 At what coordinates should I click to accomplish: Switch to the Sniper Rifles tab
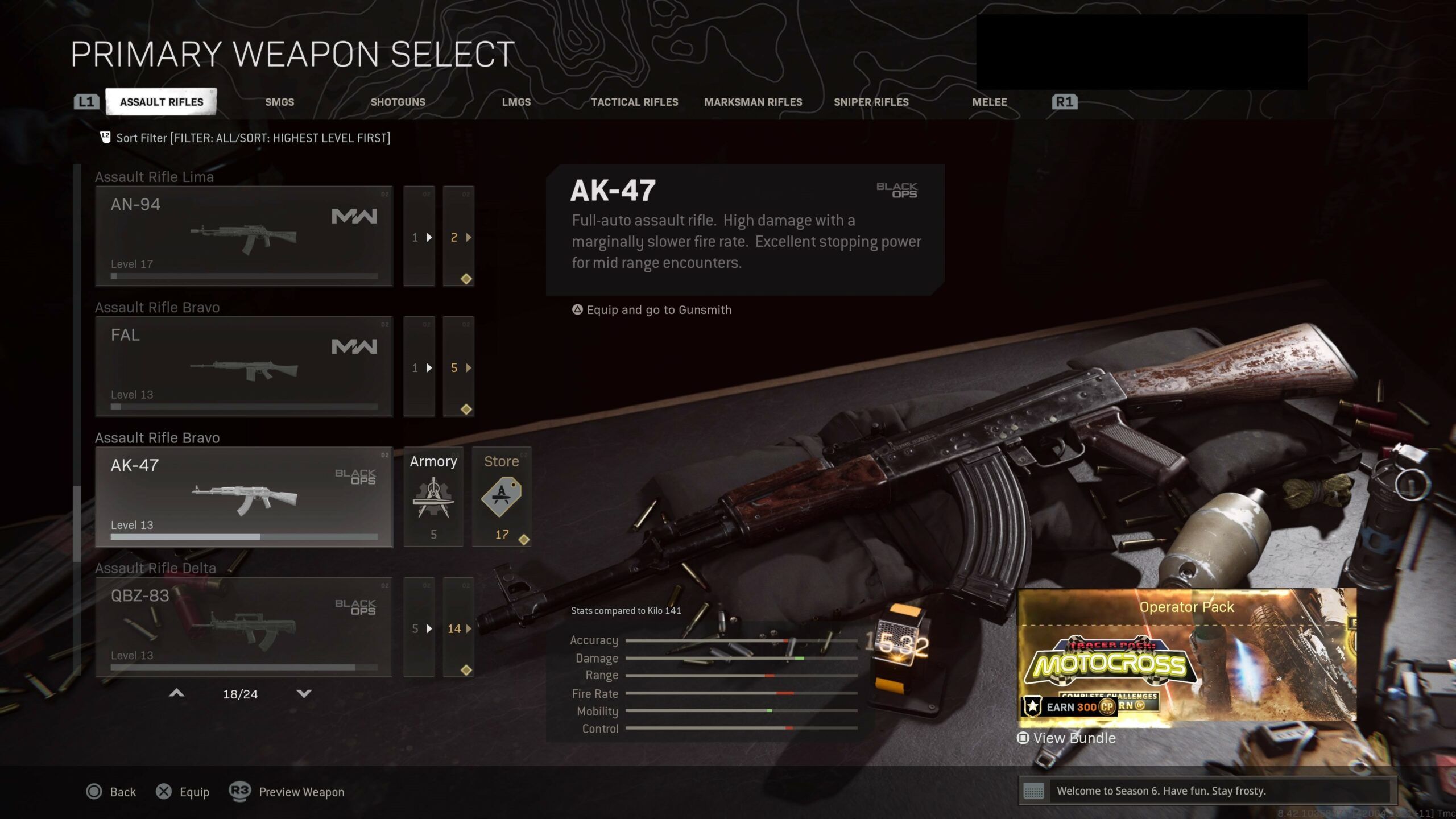[x=871, y=102]
